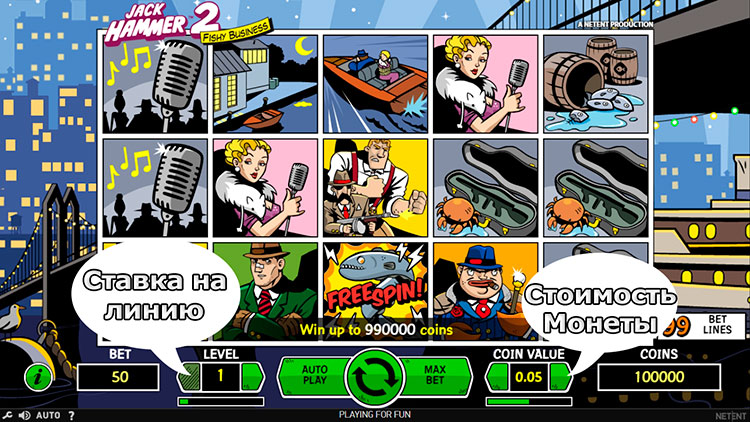Toggle the speaker sound icon
Image resolution: width=750 pixels, height=422 pixels.
24,415
